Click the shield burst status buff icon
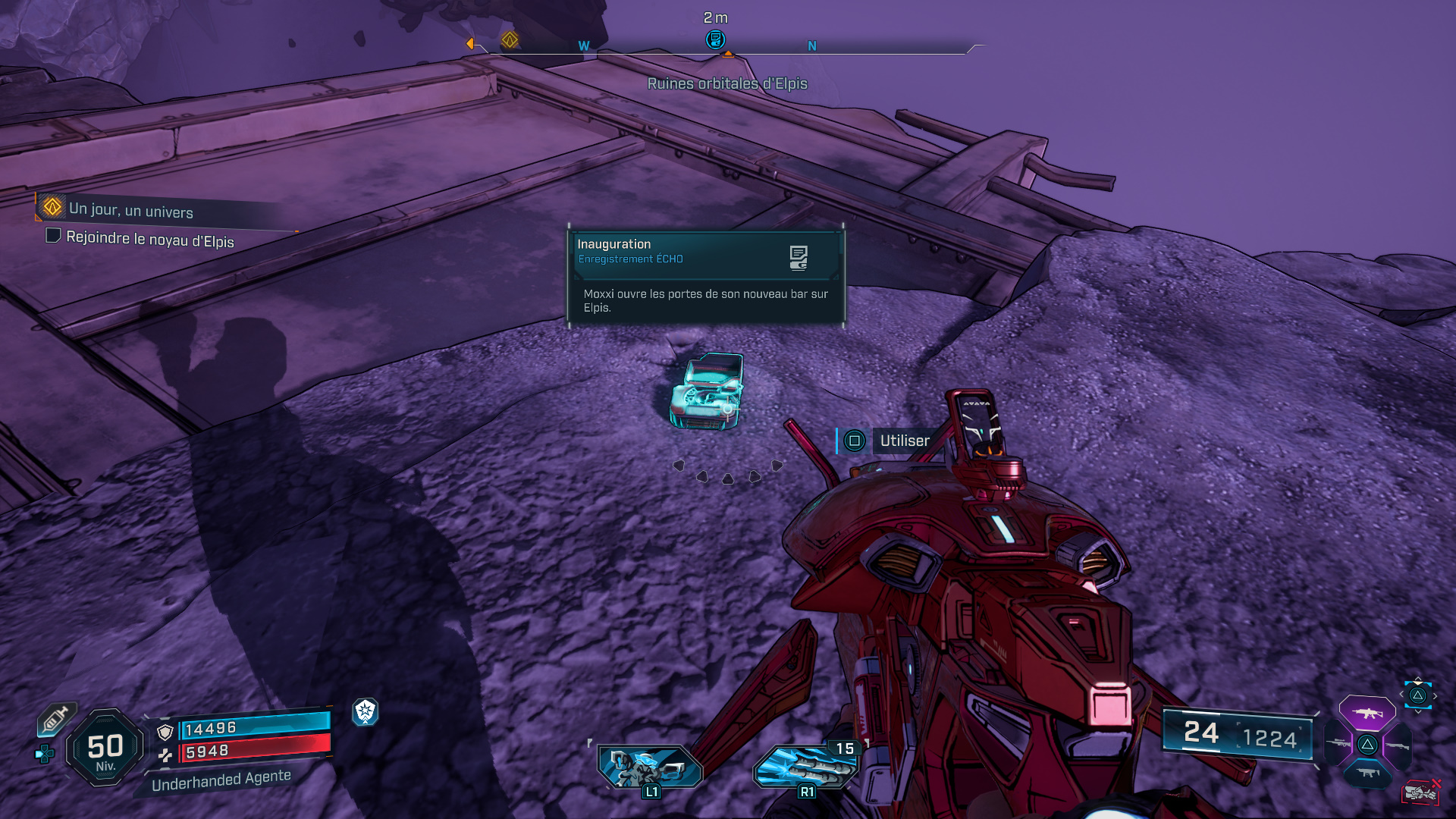Viewport: 1456px width, 819px height. point(366,711)
